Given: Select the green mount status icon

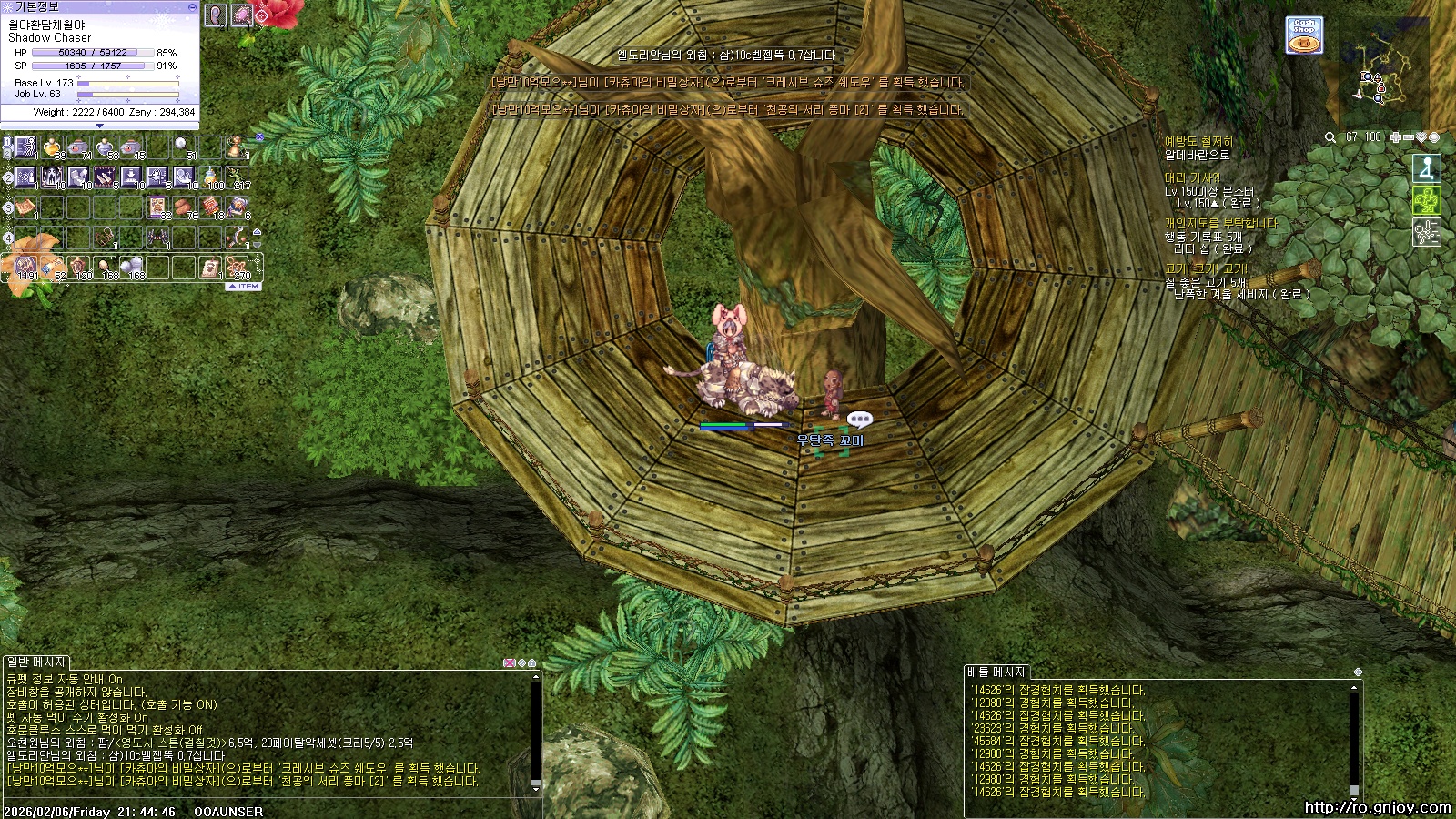Looking at the screenshot, I should pyautogui.click(x=1426, y=200).
